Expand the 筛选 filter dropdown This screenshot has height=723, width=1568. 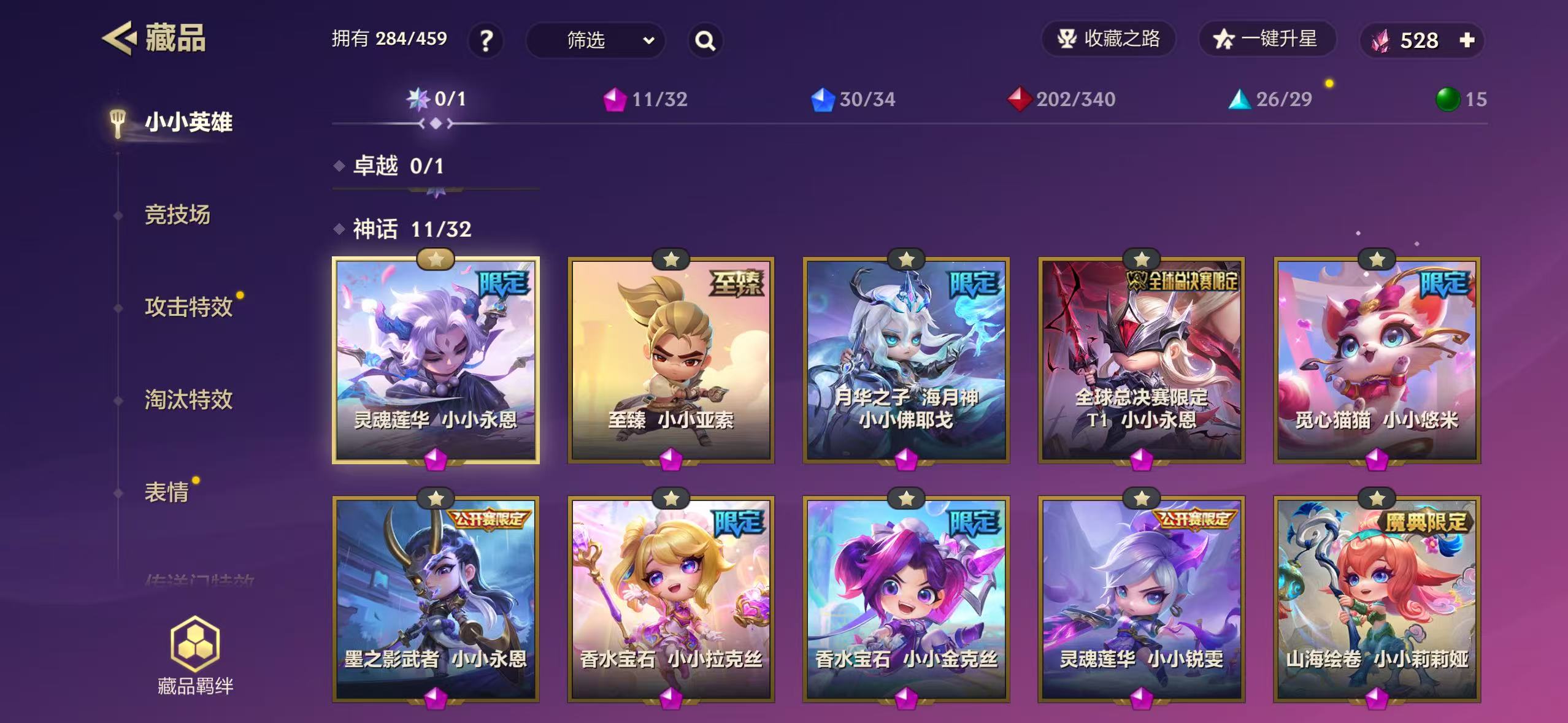coord(595,40)
